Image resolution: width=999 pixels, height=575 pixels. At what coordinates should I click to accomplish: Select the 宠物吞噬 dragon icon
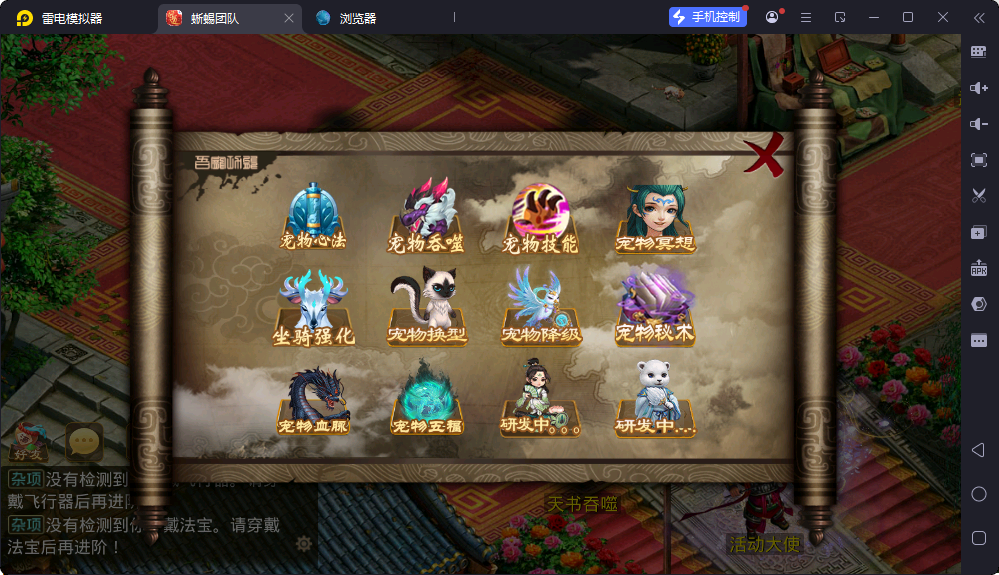coord(428,216)
